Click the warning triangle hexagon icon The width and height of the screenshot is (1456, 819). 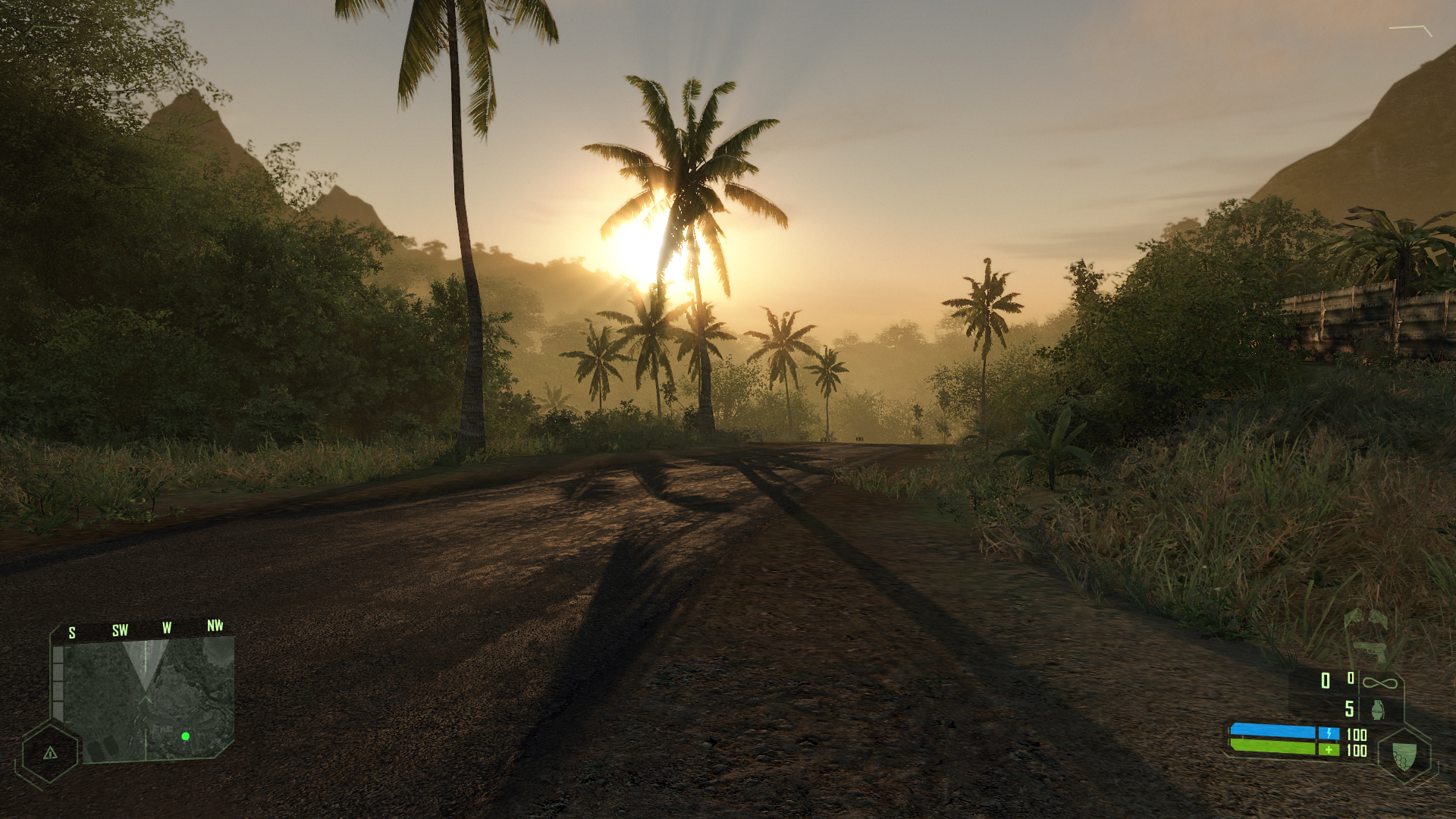(x=50, y=753)
